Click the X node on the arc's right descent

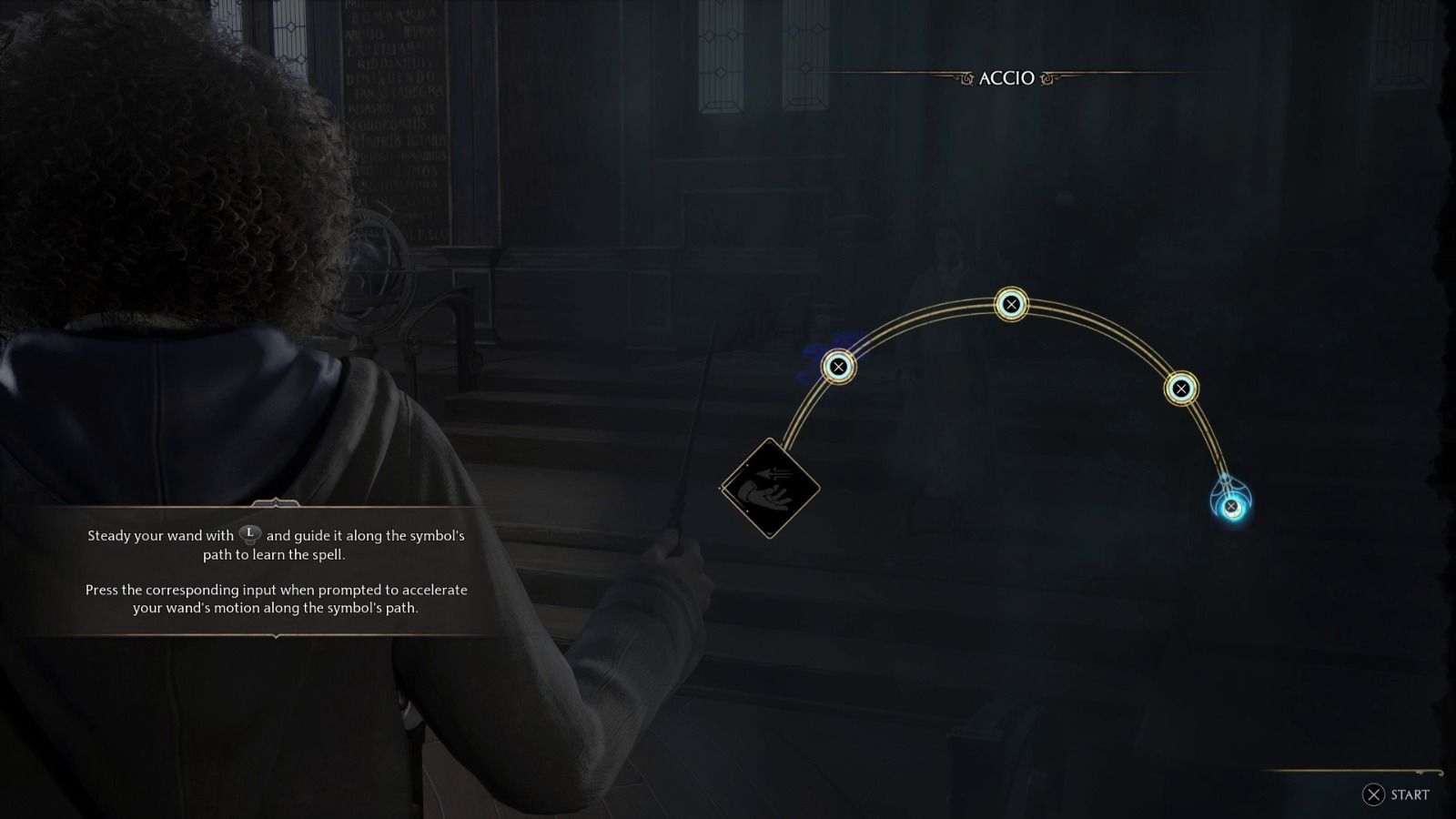(1180, 387)
